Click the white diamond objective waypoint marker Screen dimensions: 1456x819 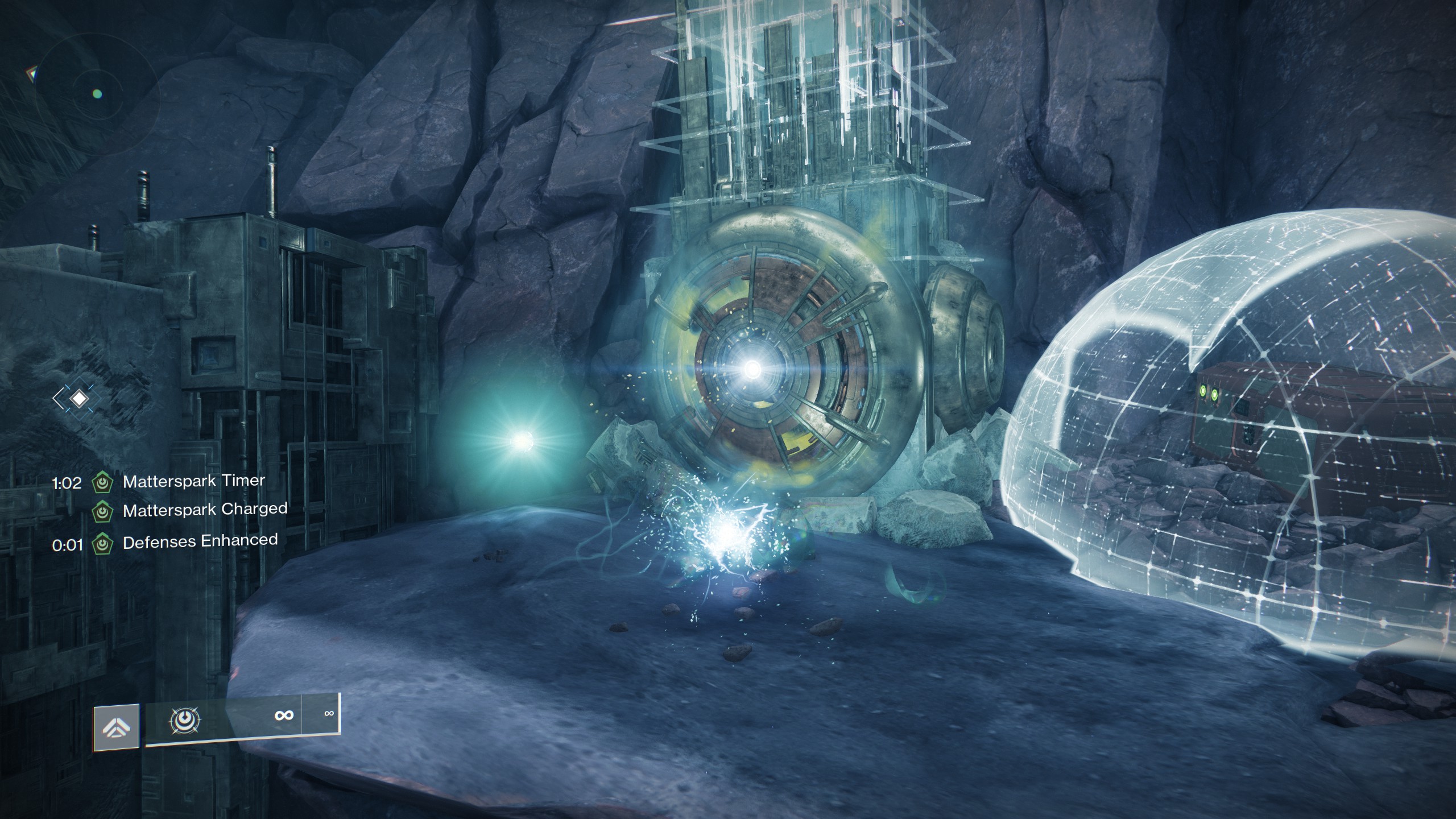[x=80, y=398]
